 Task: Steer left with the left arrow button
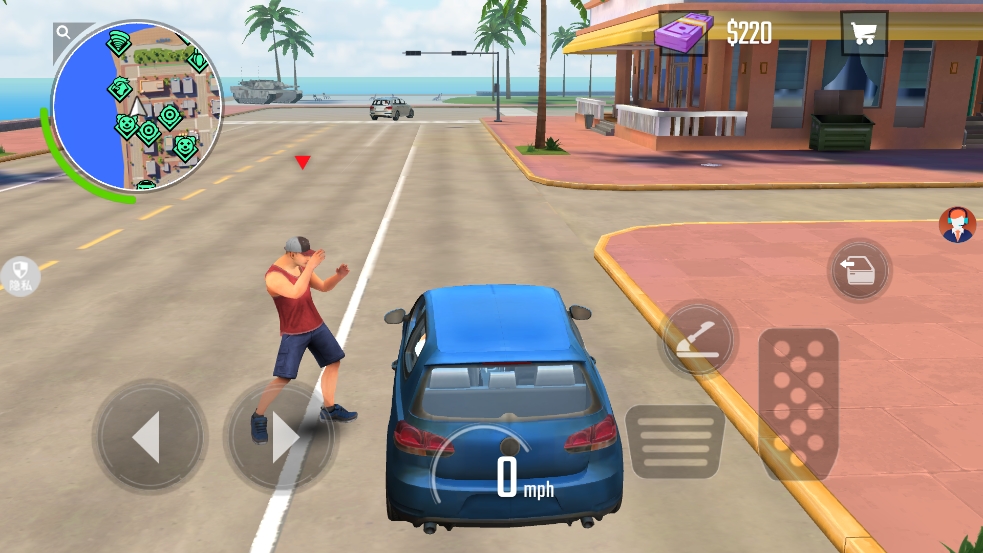150,437
